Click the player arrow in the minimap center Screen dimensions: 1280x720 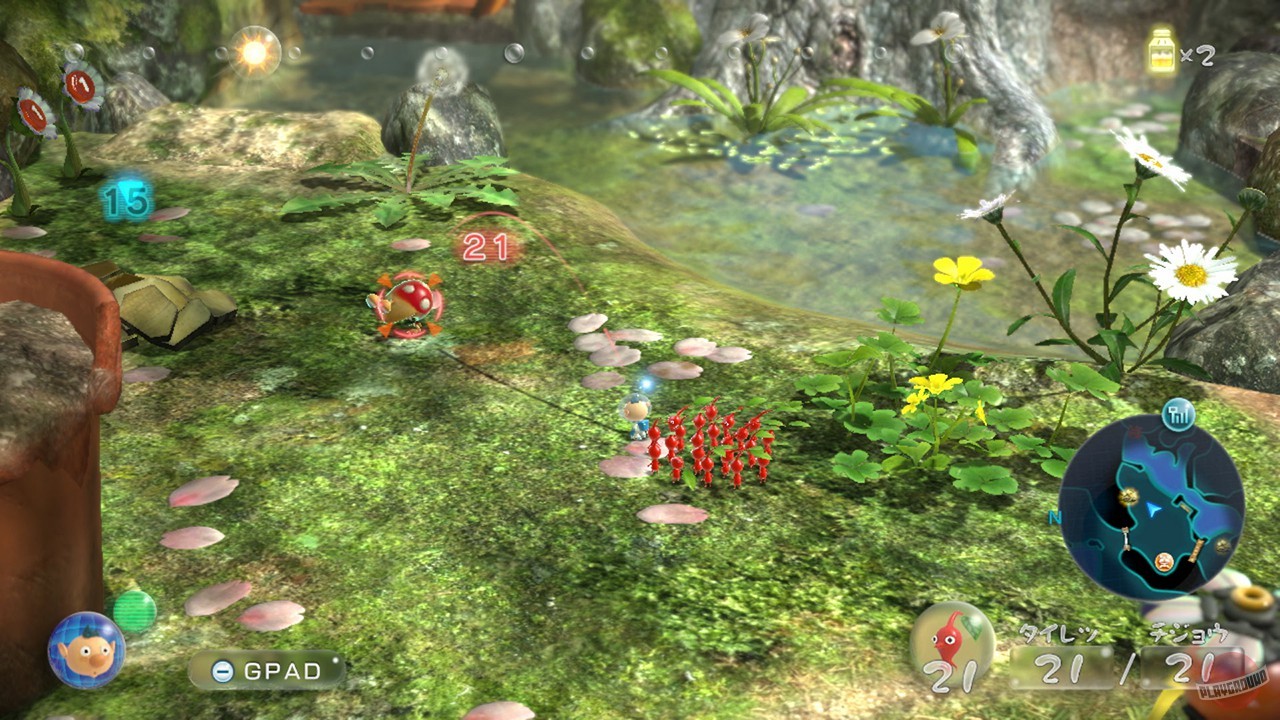(x=1152, y=510)
